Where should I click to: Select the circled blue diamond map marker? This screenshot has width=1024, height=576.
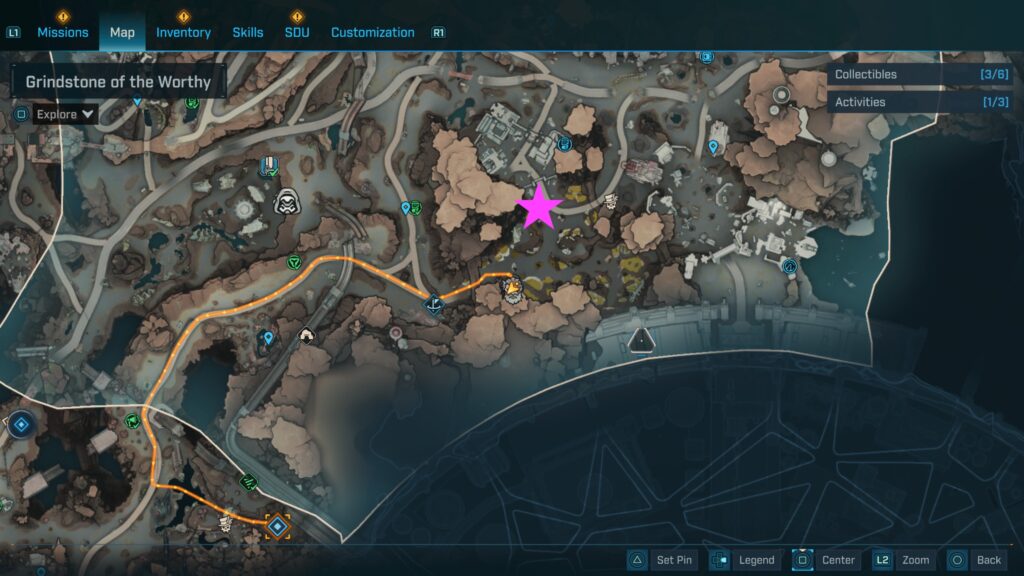coord(19,424)
